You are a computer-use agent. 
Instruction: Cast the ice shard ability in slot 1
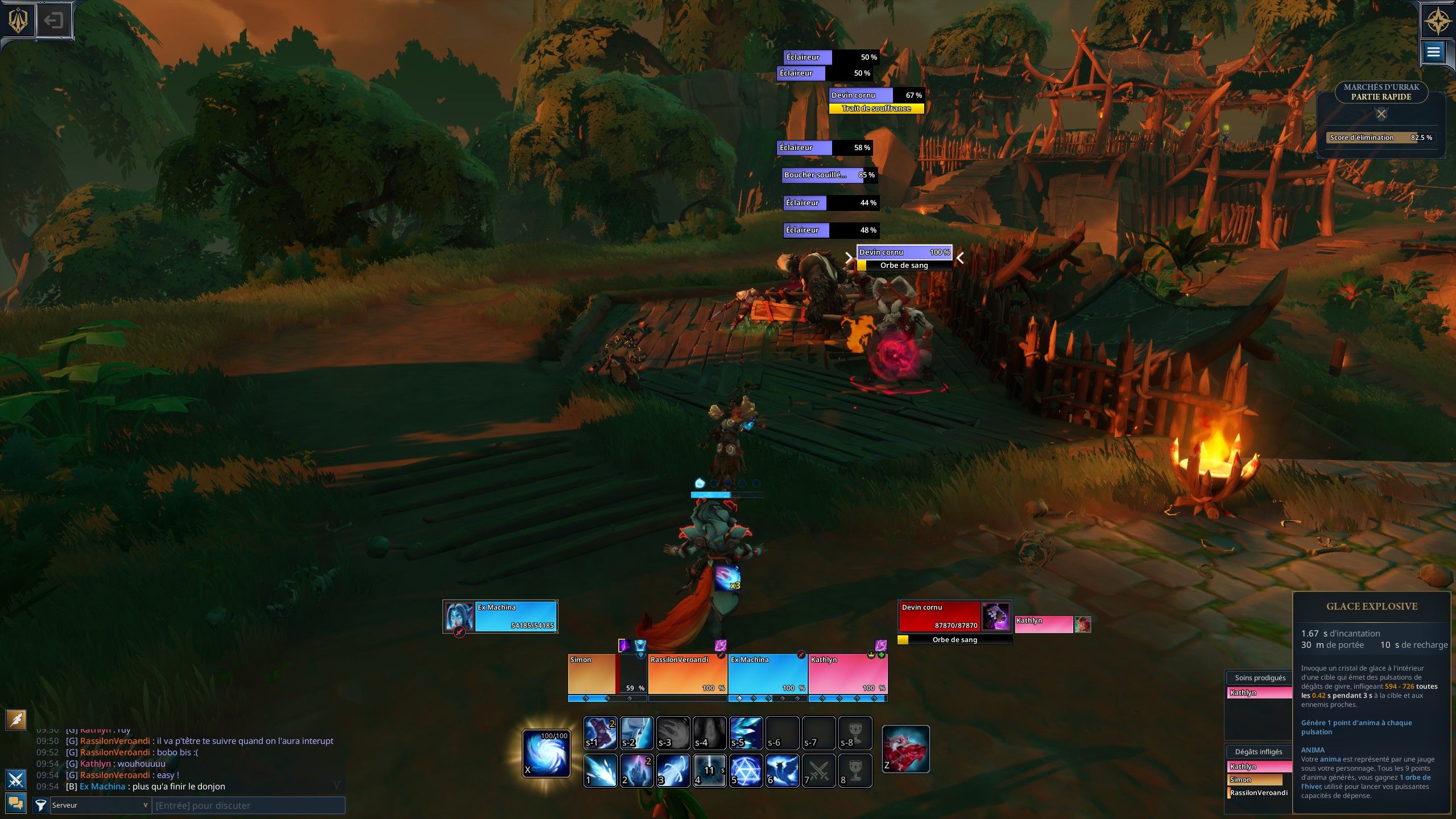click(600, 771)
